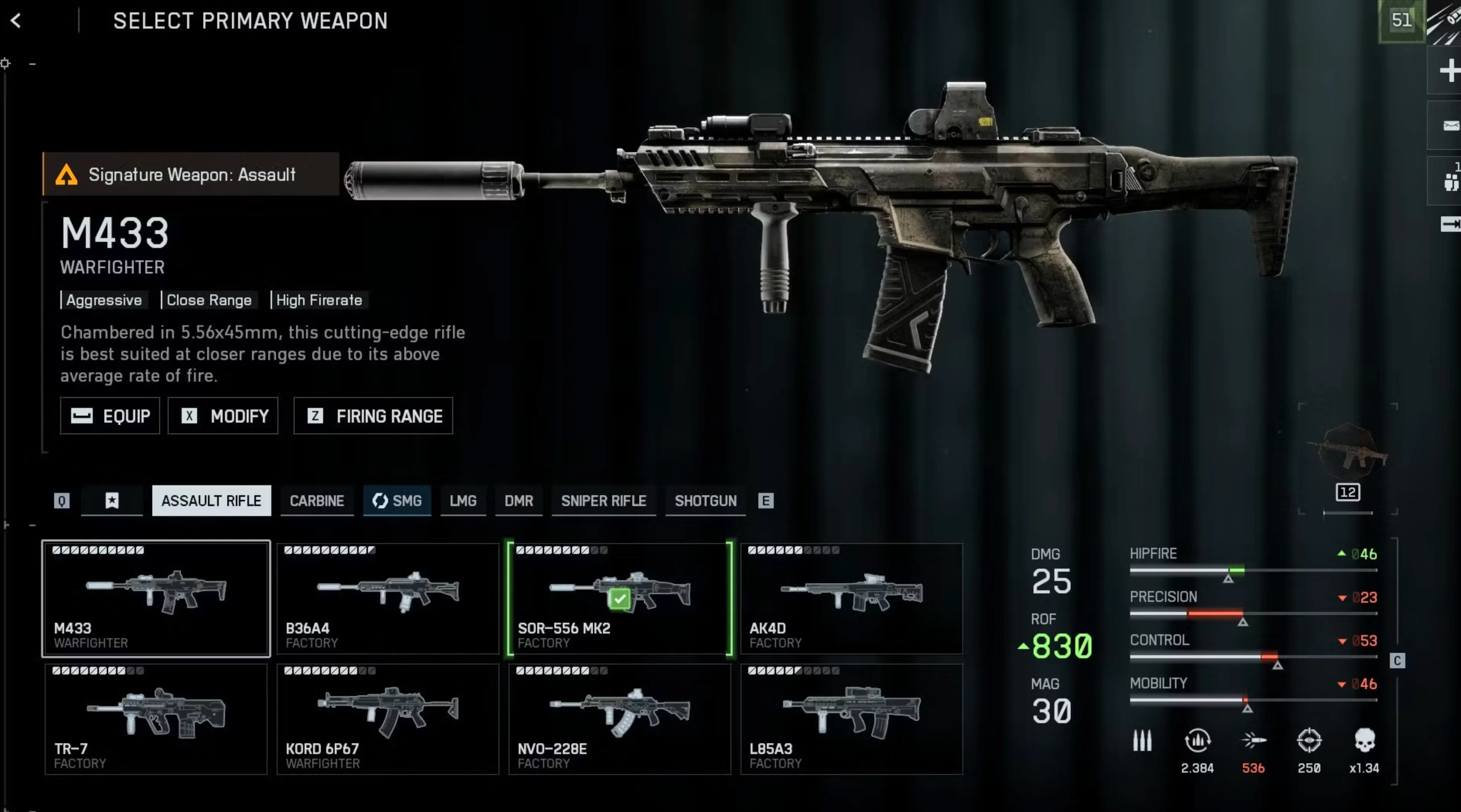Screen dimensions: 1461x812
Task: Open the FIRING RANGE option
Action: pos(373,416)
